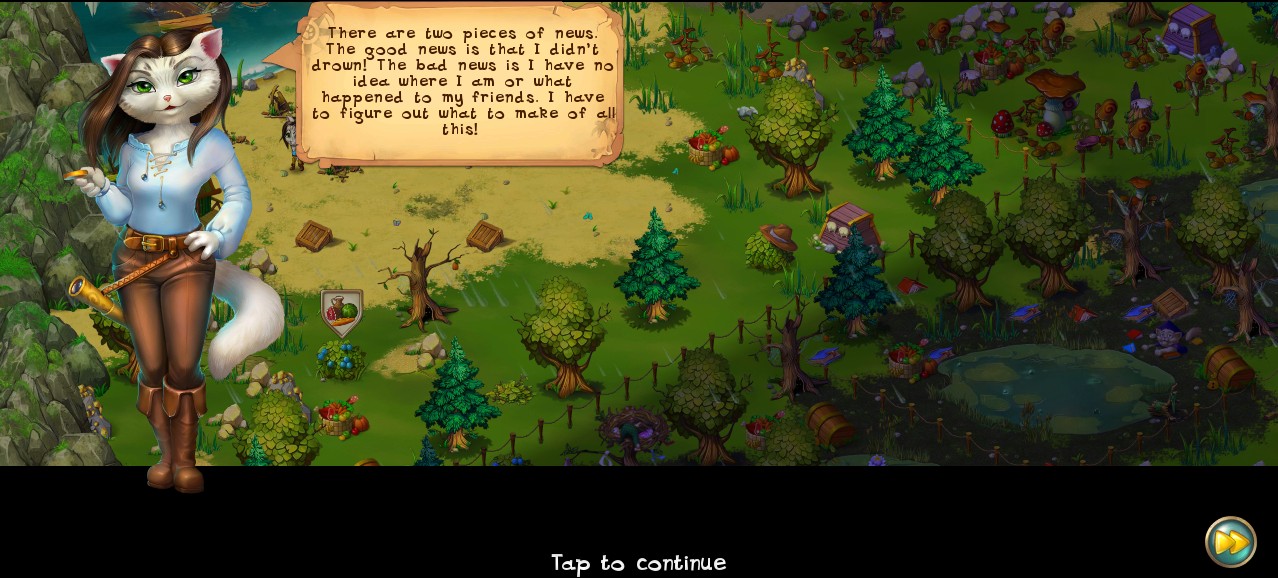
Task: Skip the cutscene with the fast-forward button
Action: [1230, 542]
